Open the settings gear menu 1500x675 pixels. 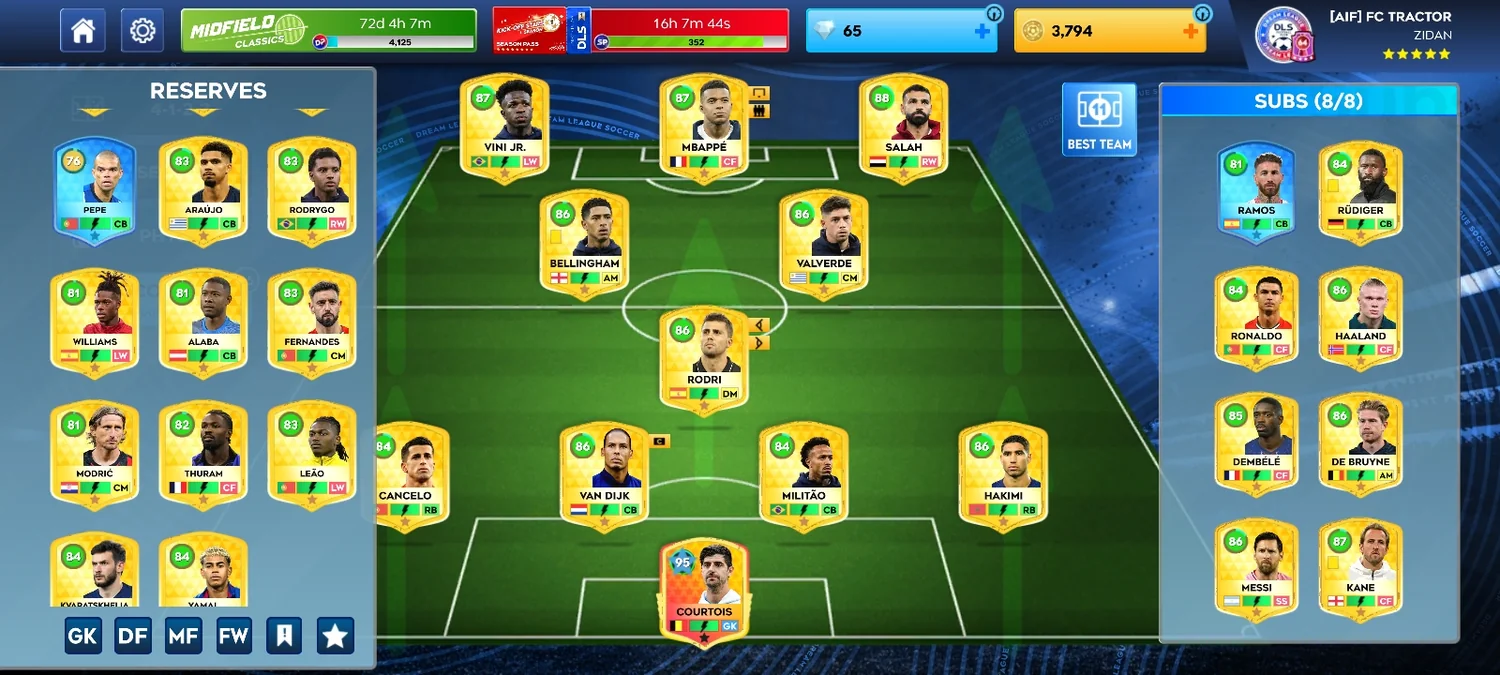pyautogui.click(x=142, y=30)
